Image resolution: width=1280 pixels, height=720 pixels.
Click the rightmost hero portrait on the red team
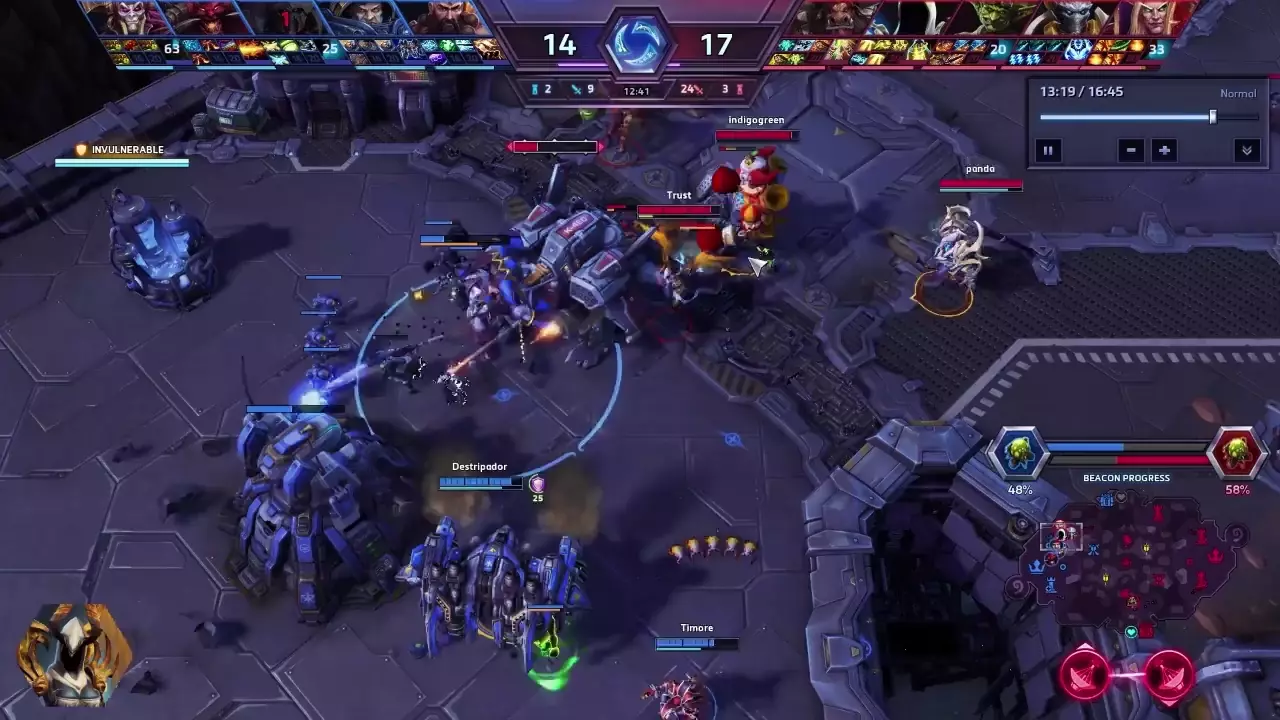click(1155, 18)
